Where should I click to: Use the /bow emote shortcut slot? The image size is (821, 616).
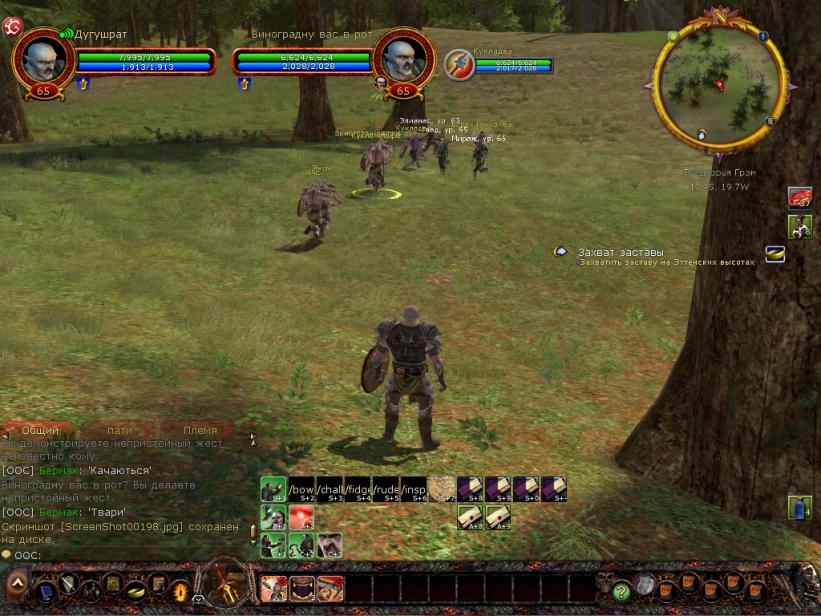point(301,489)
